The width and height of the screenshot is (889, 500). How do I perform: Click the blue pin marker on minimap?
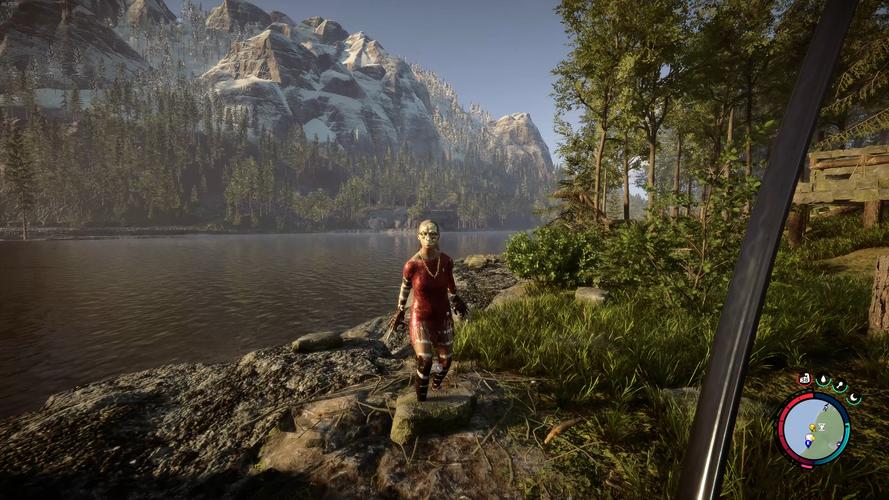pos(808,441)
